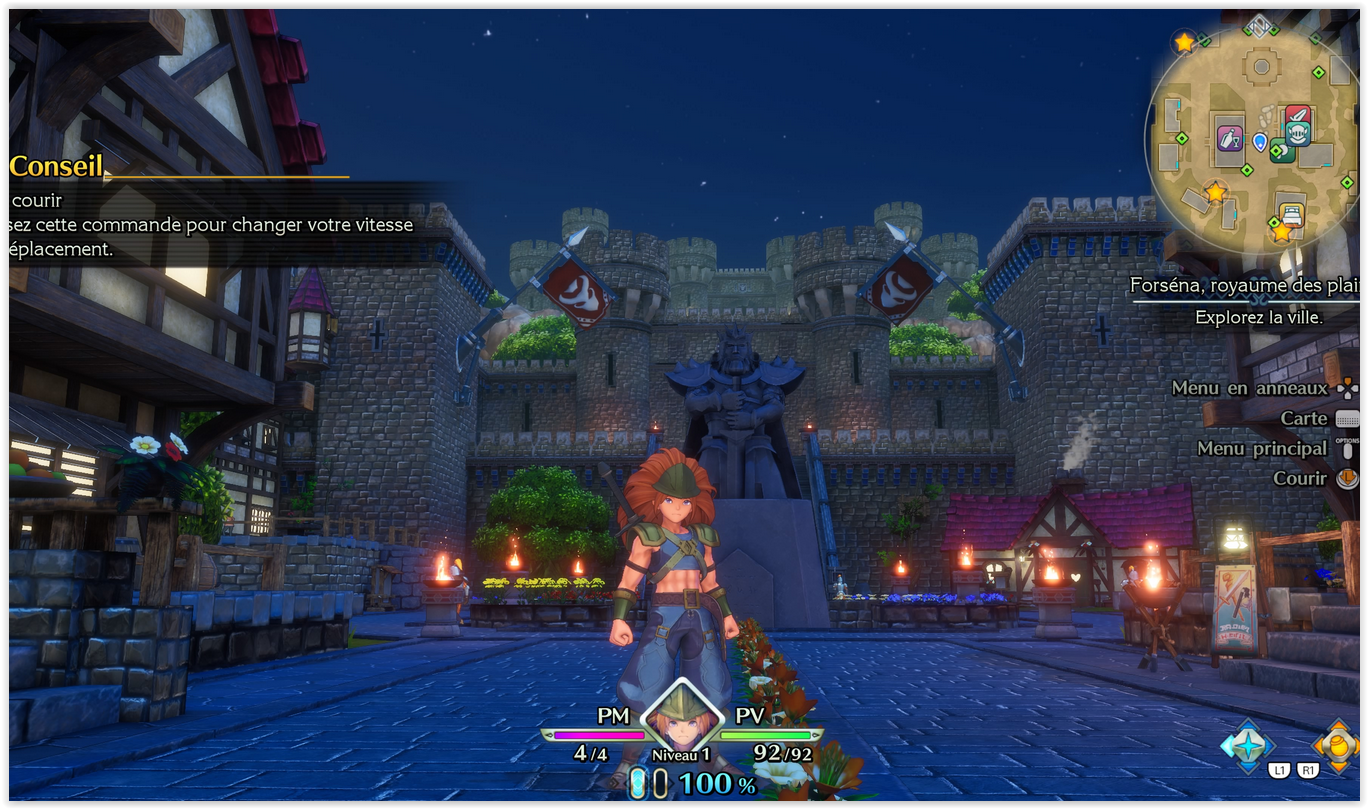Screen dimensions: 1368x809
Task: Click the Explorez la ville objective tracker
Action: coord(1258,317)
